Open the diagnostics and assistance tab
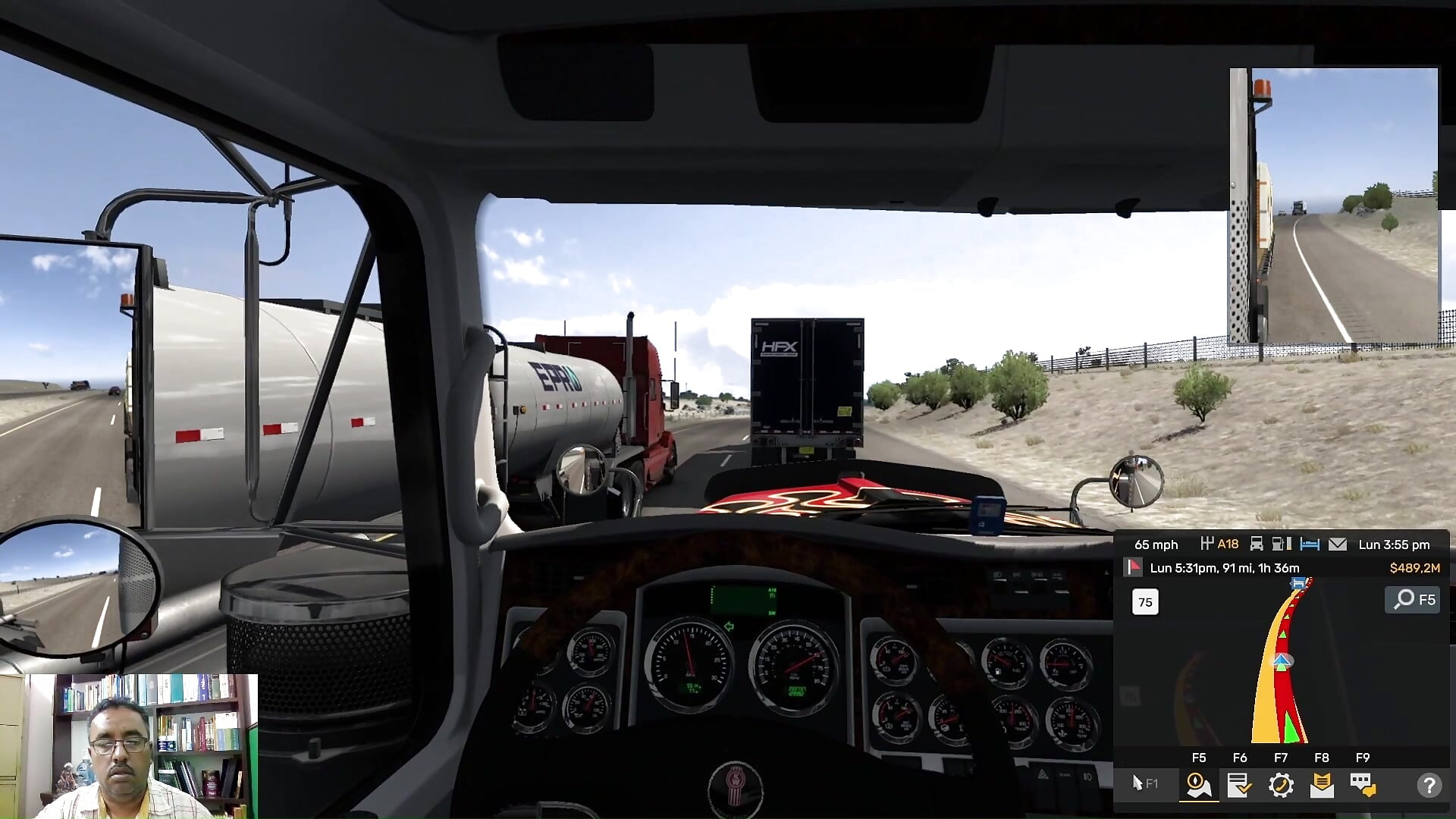 point(1281,785)
